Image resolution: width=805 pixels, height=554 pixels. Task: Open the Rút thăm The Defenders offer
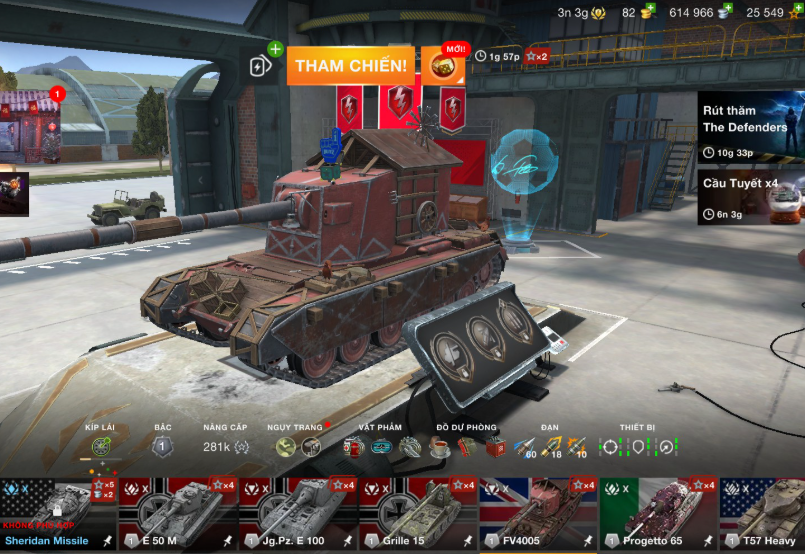pos(751,127)
